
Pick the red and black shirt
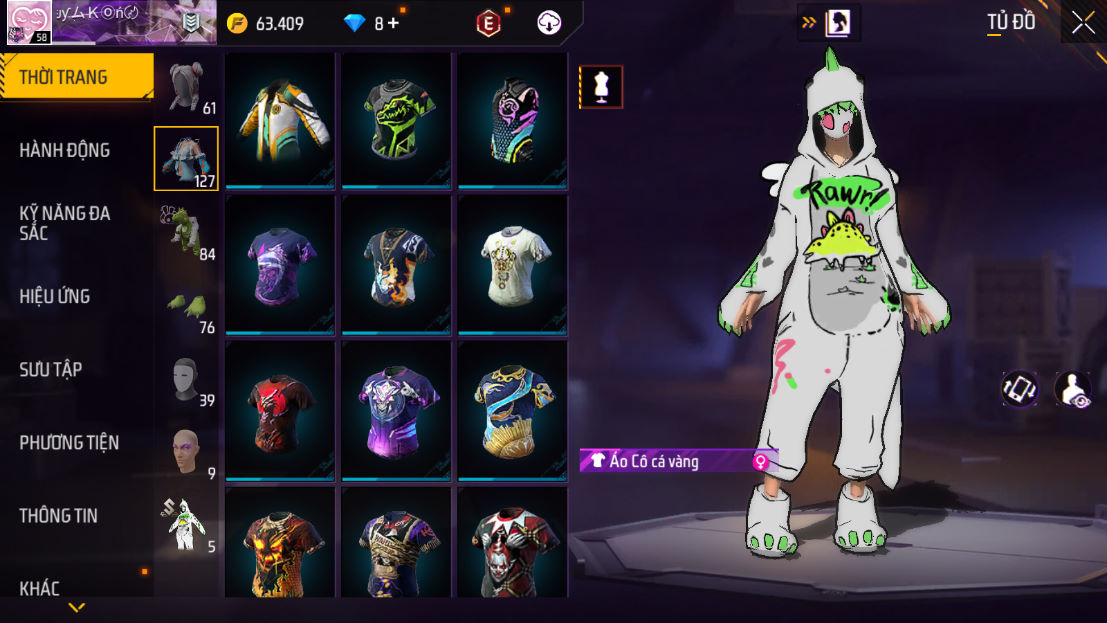[x=280, y=410]
